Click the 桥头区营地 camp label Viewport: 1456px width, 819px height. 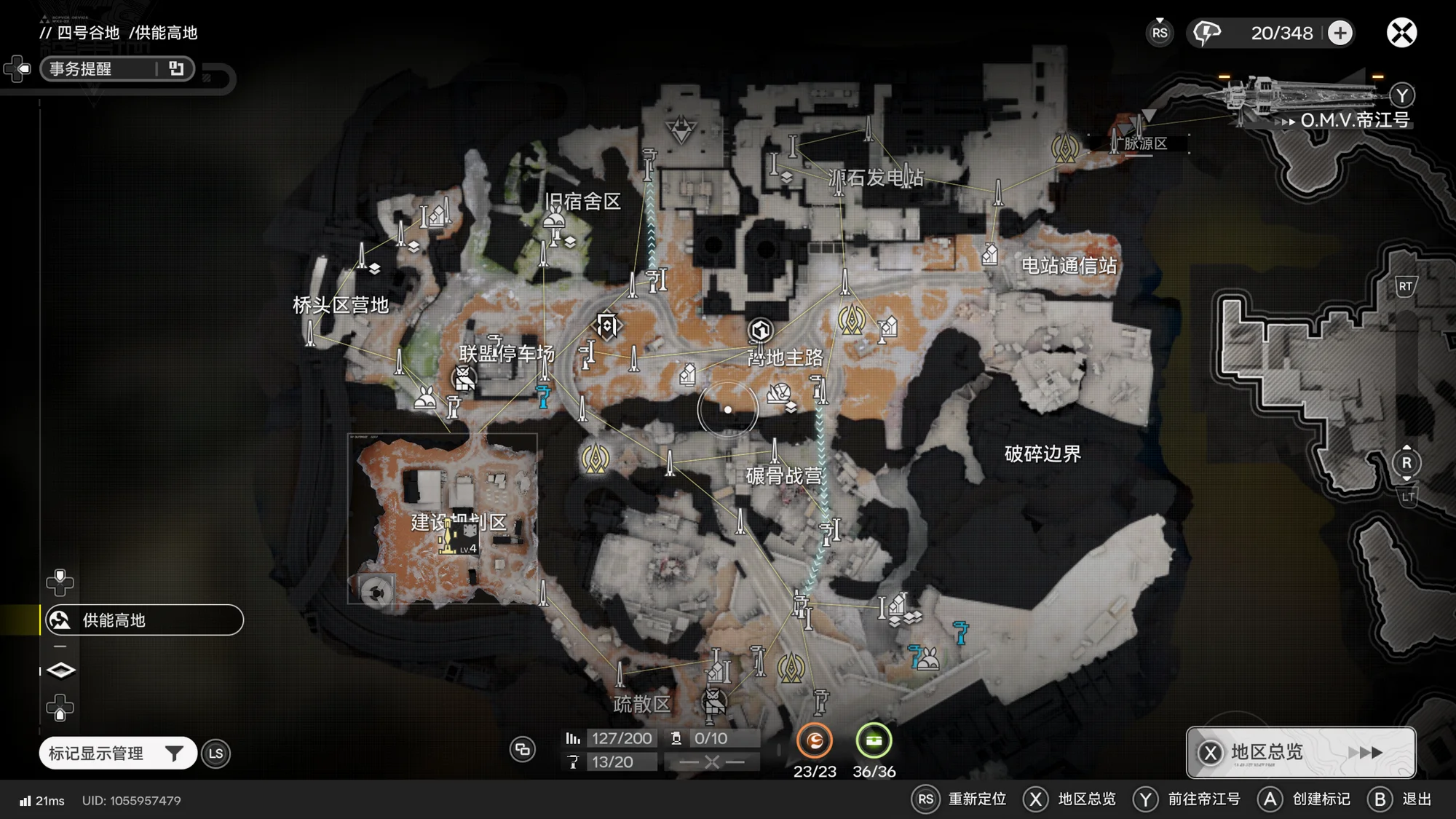[x=340, y=305]
